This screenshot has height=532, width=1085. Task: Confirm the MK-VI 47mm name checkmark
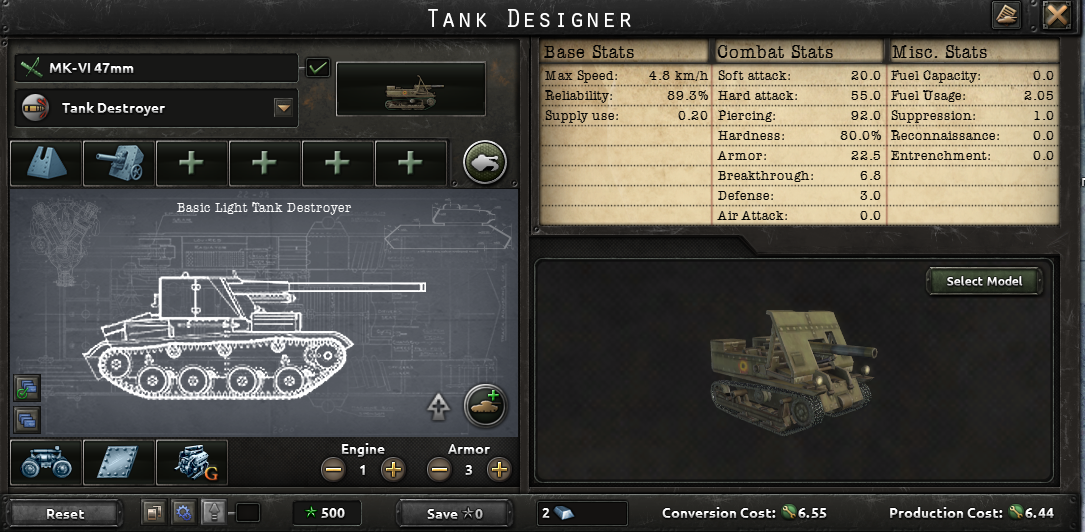[318, 68]
